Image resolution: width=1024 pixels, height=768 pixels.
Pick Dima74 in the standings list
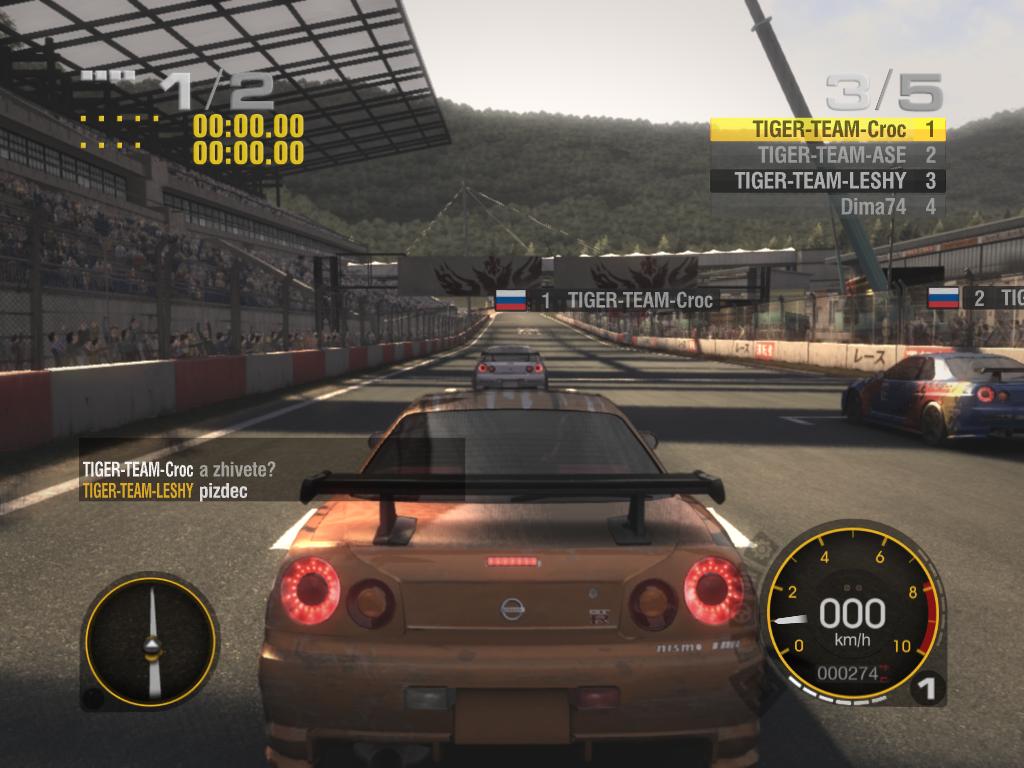[828, 207]
